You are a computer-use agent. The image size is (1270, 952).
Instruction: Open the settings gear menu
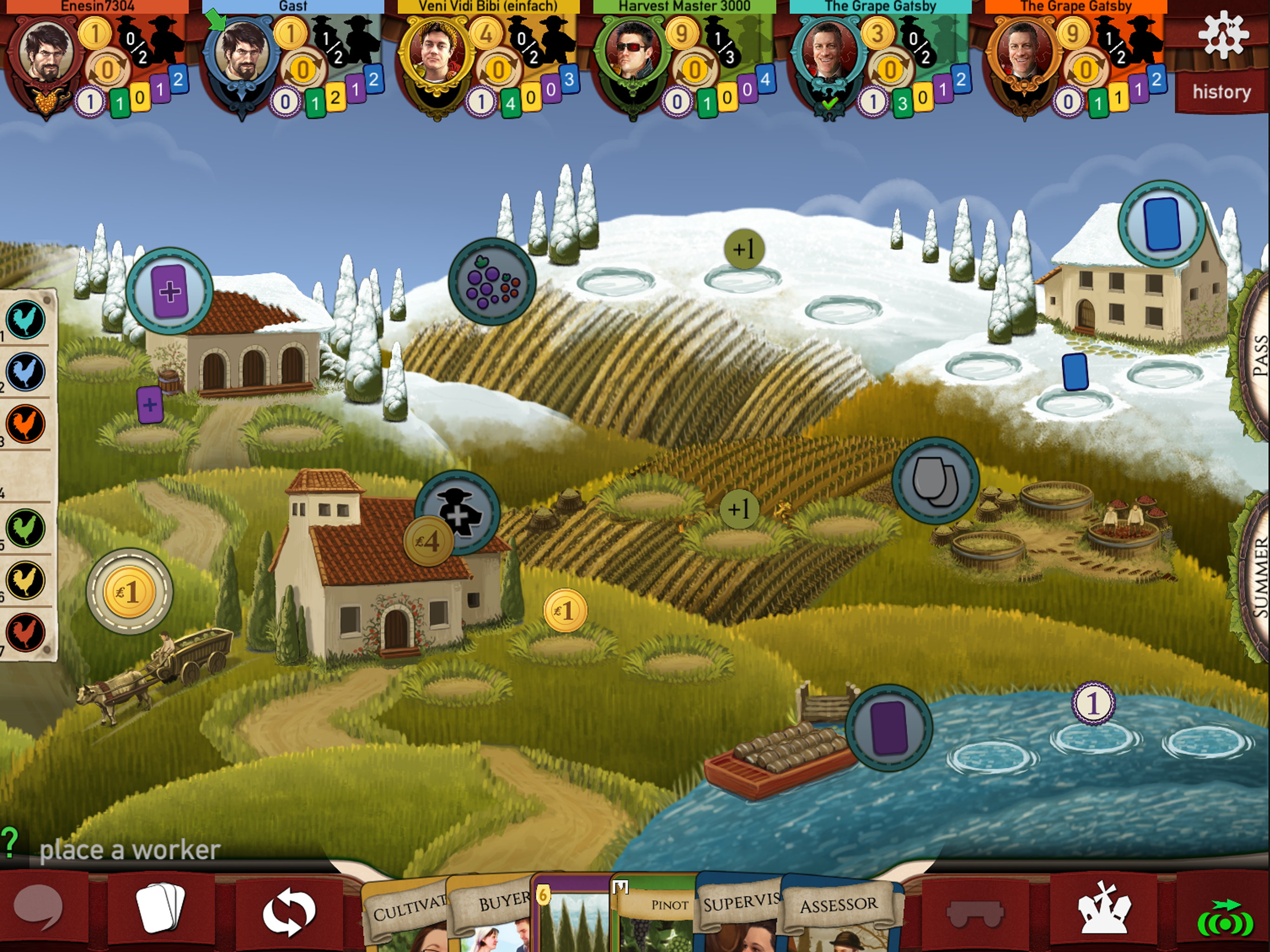coord(1223,36)
